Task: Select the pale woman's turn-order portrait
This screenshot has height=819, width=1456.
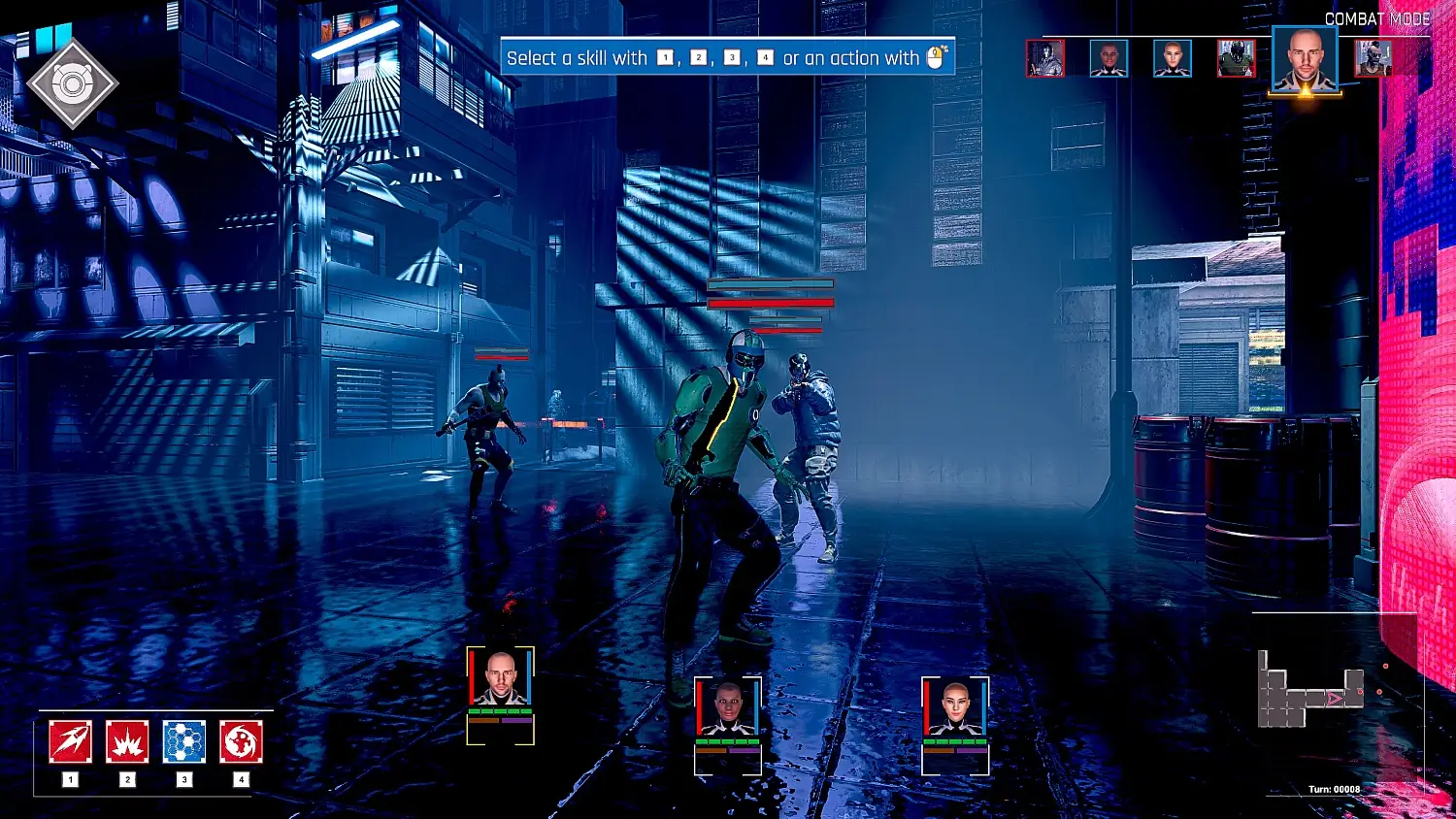Action: pyautogui.click(x=1173, y=58)
